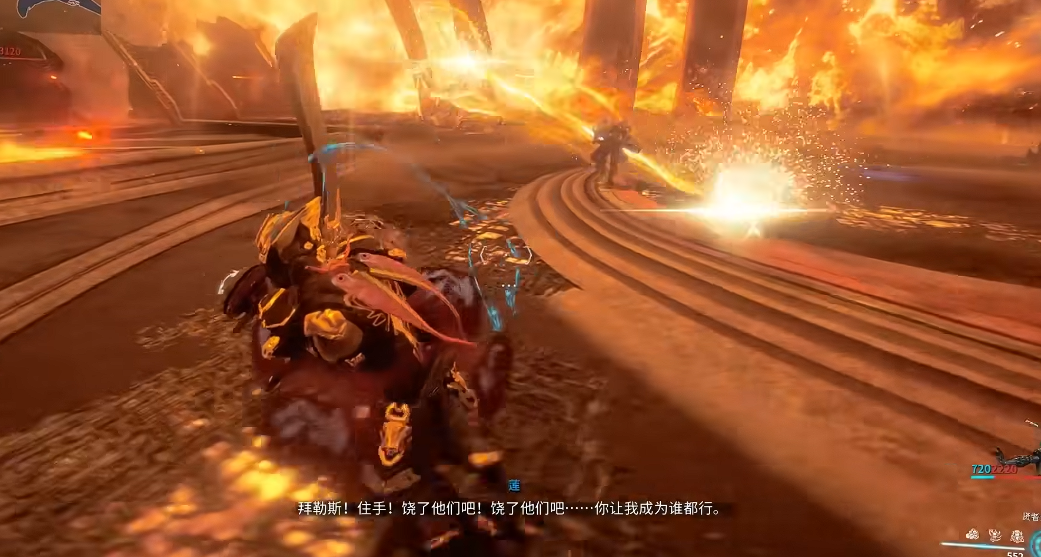Viewport: 1041px width, 557px height.
Task: Activate the horned-figure warframe ability icon
Action: pos(994,536)
